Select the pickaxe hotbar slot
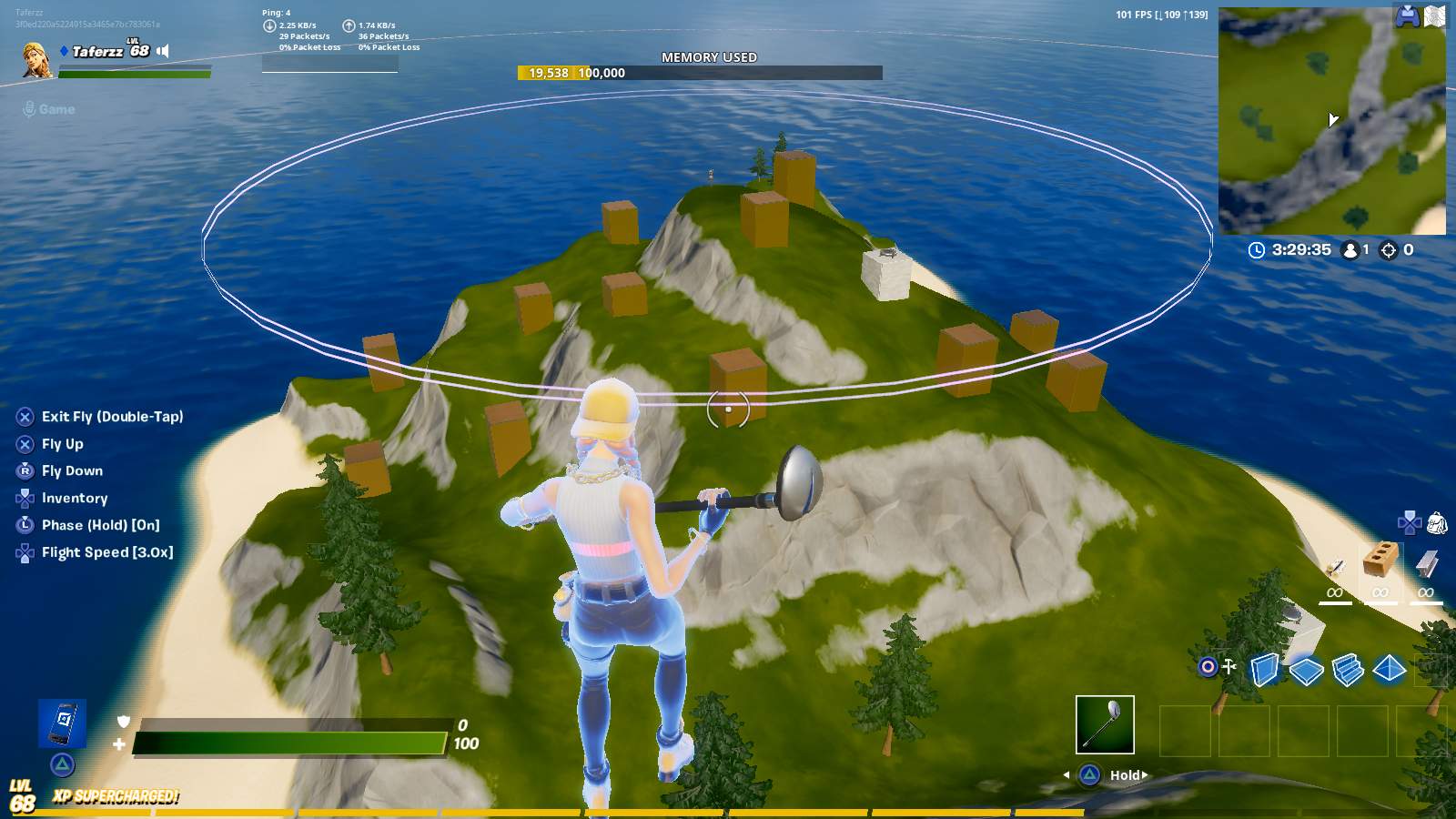The image size is (1456, 819). click(1105, 724)
